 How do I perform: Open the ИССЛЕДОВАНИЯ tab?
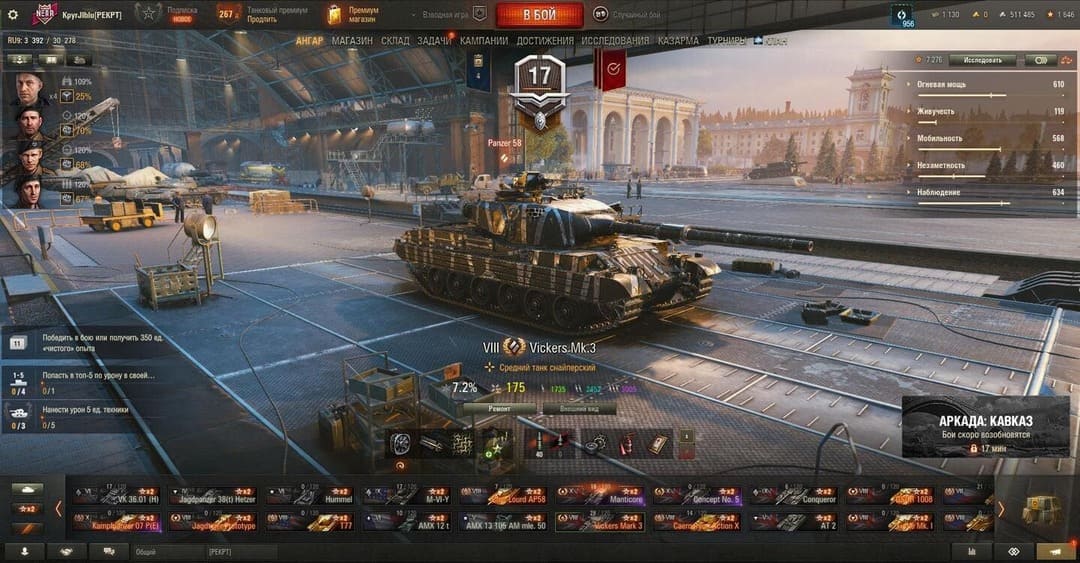coord(615,41)
